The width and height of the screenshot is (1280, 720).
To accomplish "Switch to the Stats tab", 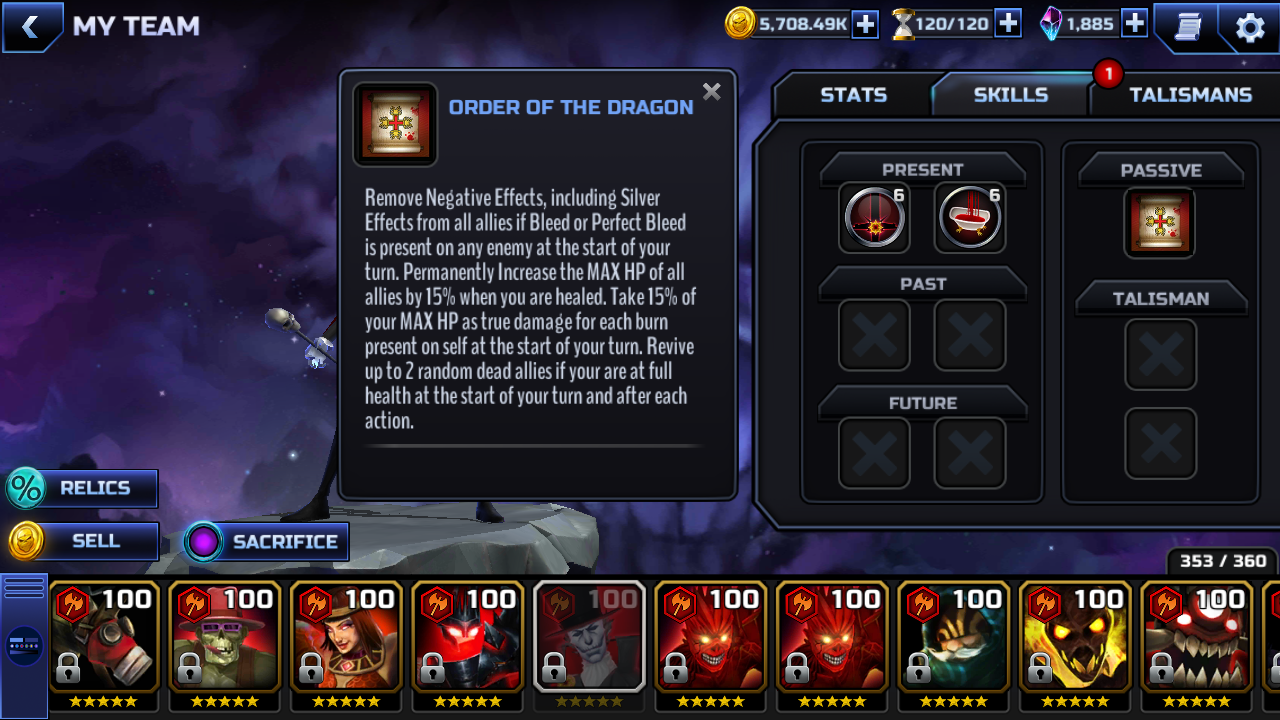I will point(853,95).
